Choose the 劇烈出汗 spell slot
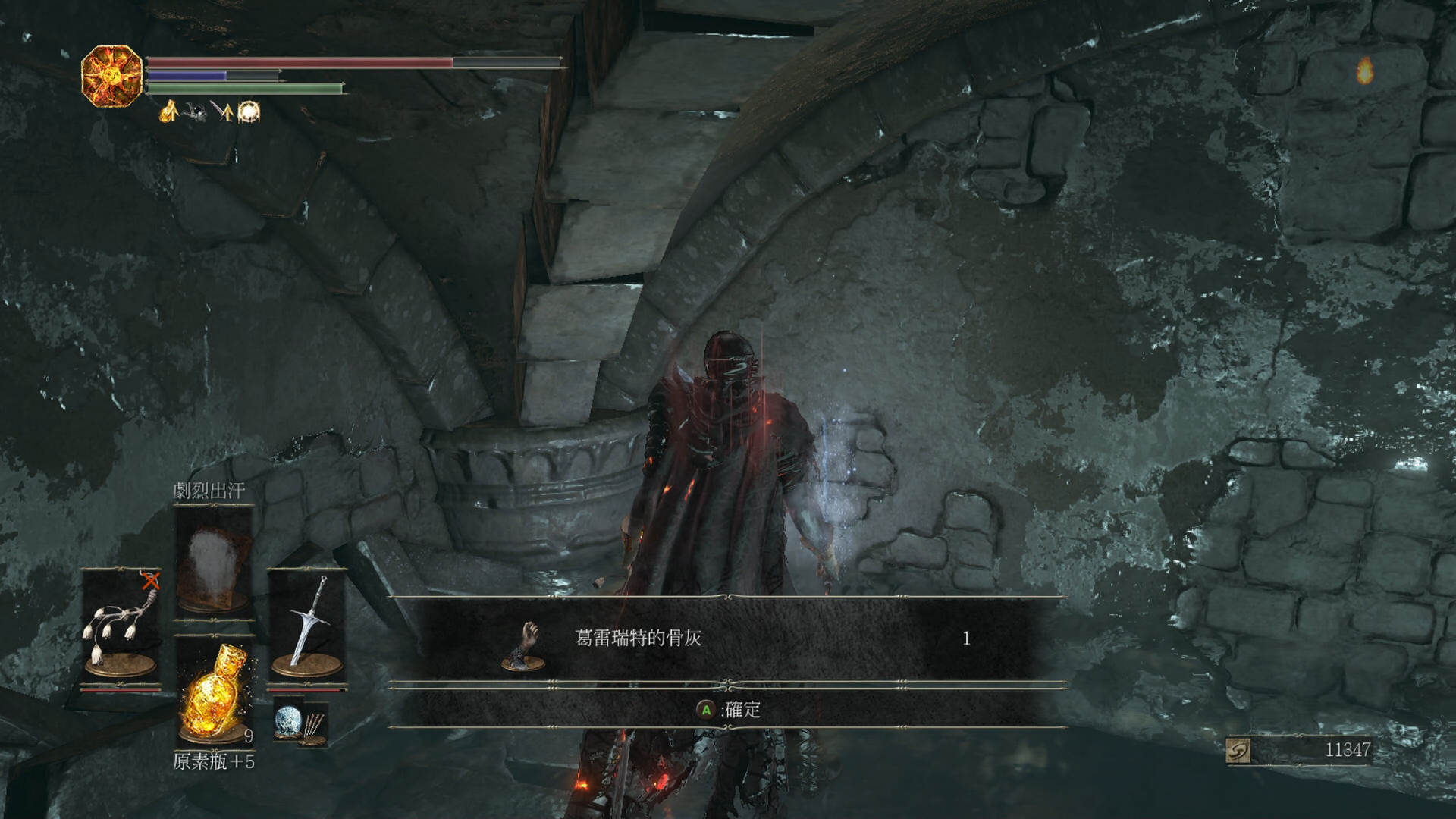 [x=213, y=563]
